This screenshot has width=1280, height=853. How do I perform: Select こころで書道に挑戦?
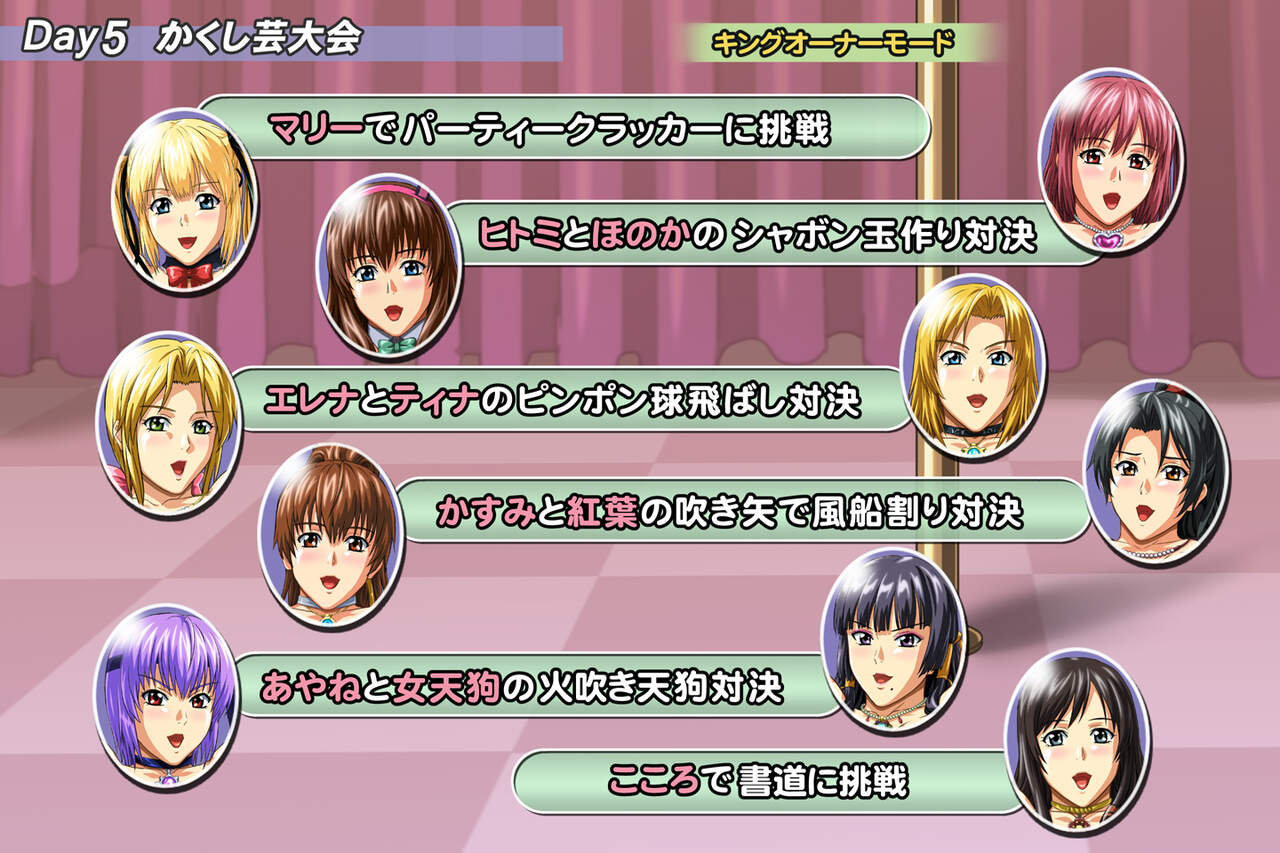tap(758, 781)
